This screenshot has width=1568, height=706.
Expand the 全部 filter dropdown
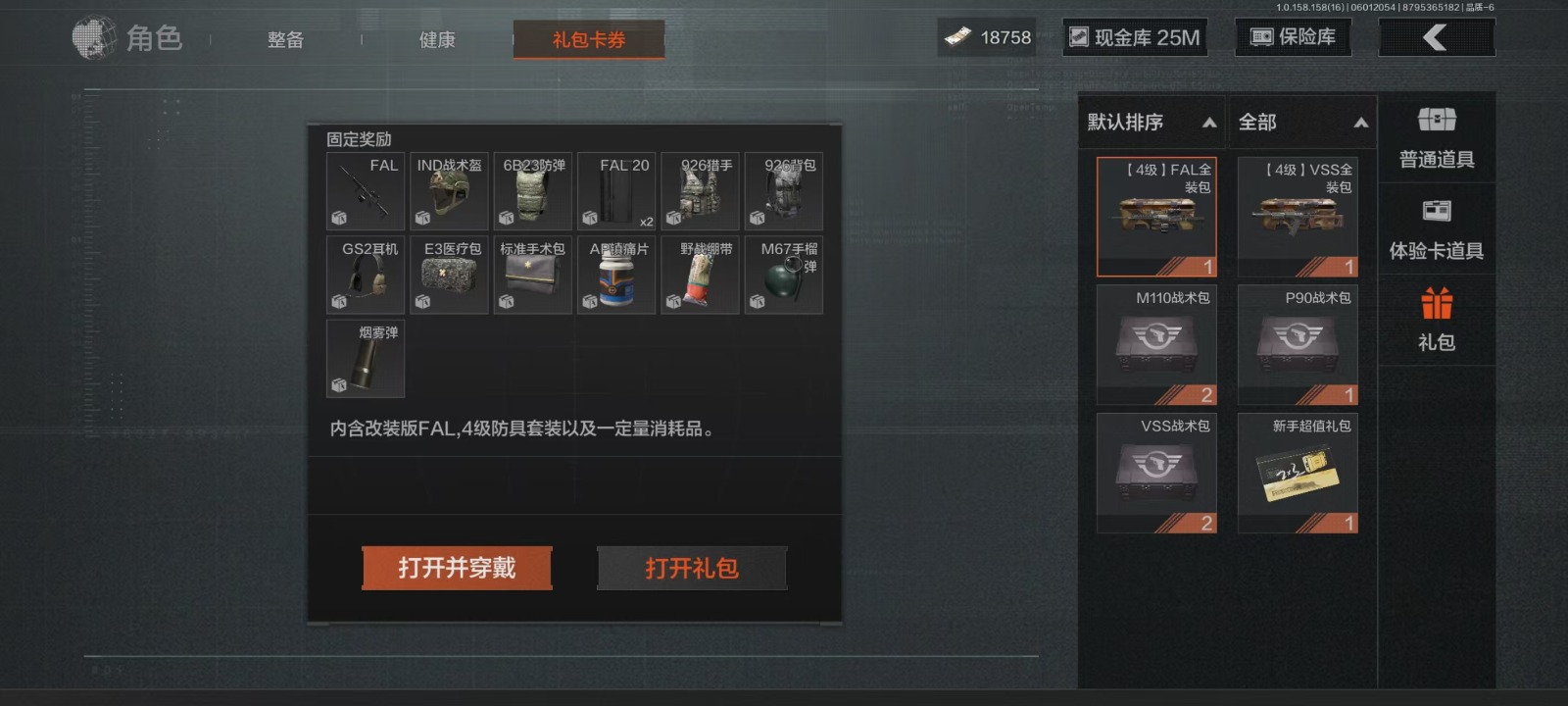1302,123
